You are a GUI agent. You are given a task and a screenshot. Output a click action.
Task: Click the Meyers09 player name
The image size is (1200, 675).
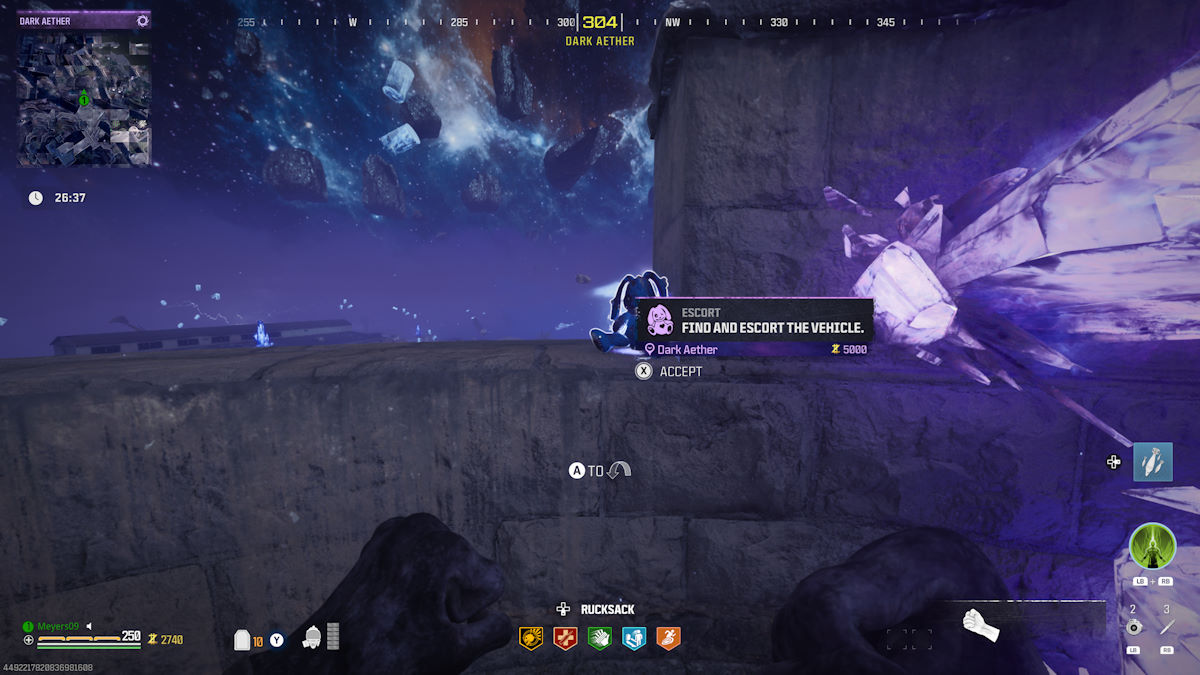tap(58, 626)
